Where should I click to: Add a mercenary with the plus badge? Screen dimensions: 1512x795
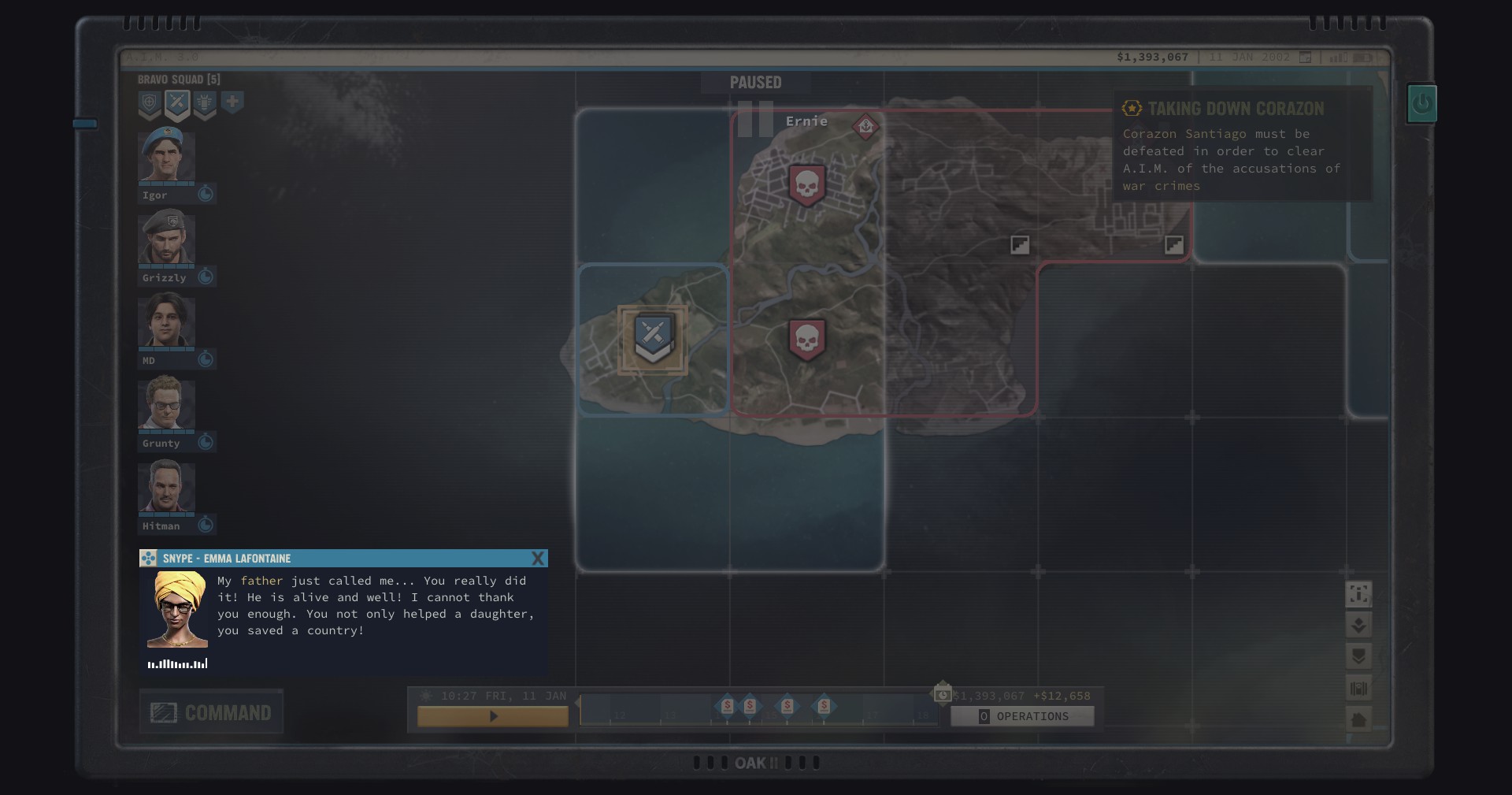(x=233, y=103)
